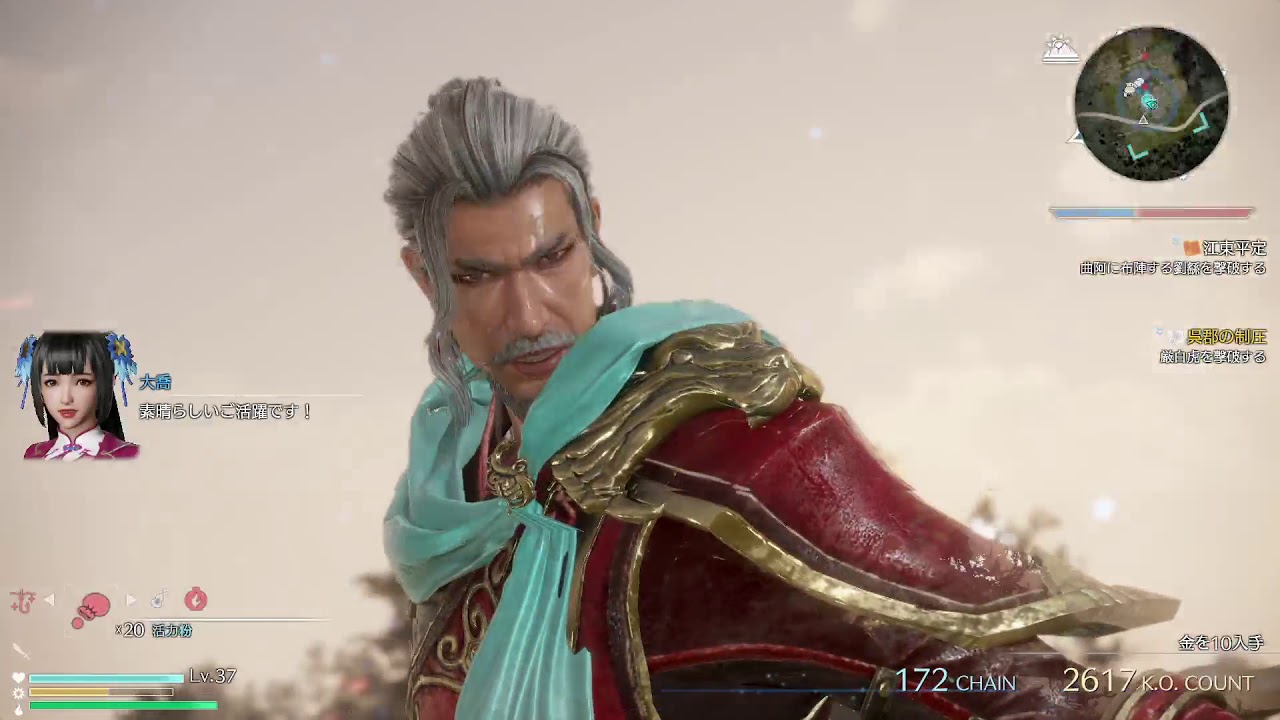The width and height of the screenshot is (1280, 720).
Task: Click the weapon sword icon above the health bar
Action: pos(21,651)
